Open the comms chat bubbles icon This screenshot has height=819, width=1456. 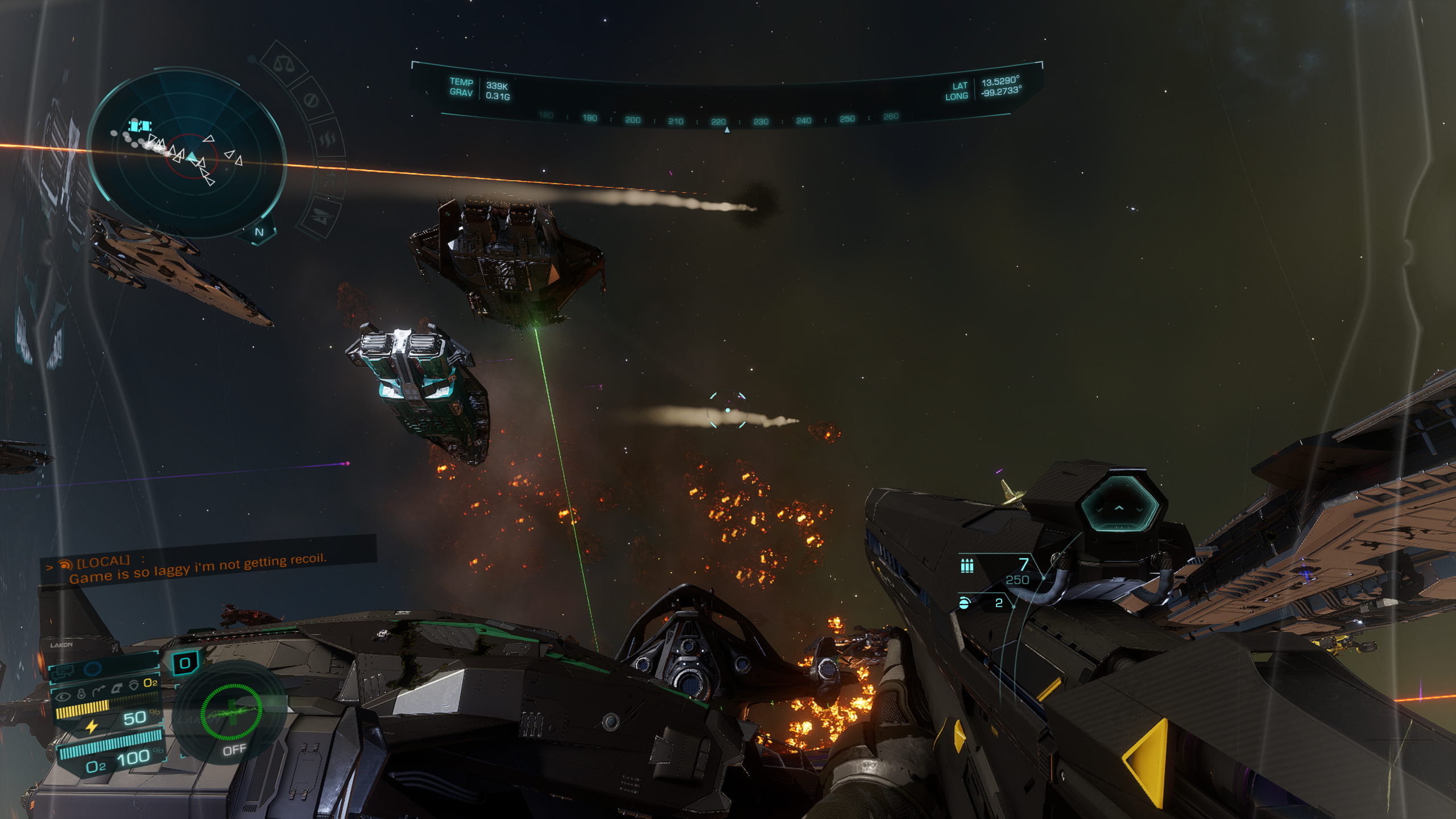click(63, 672)
